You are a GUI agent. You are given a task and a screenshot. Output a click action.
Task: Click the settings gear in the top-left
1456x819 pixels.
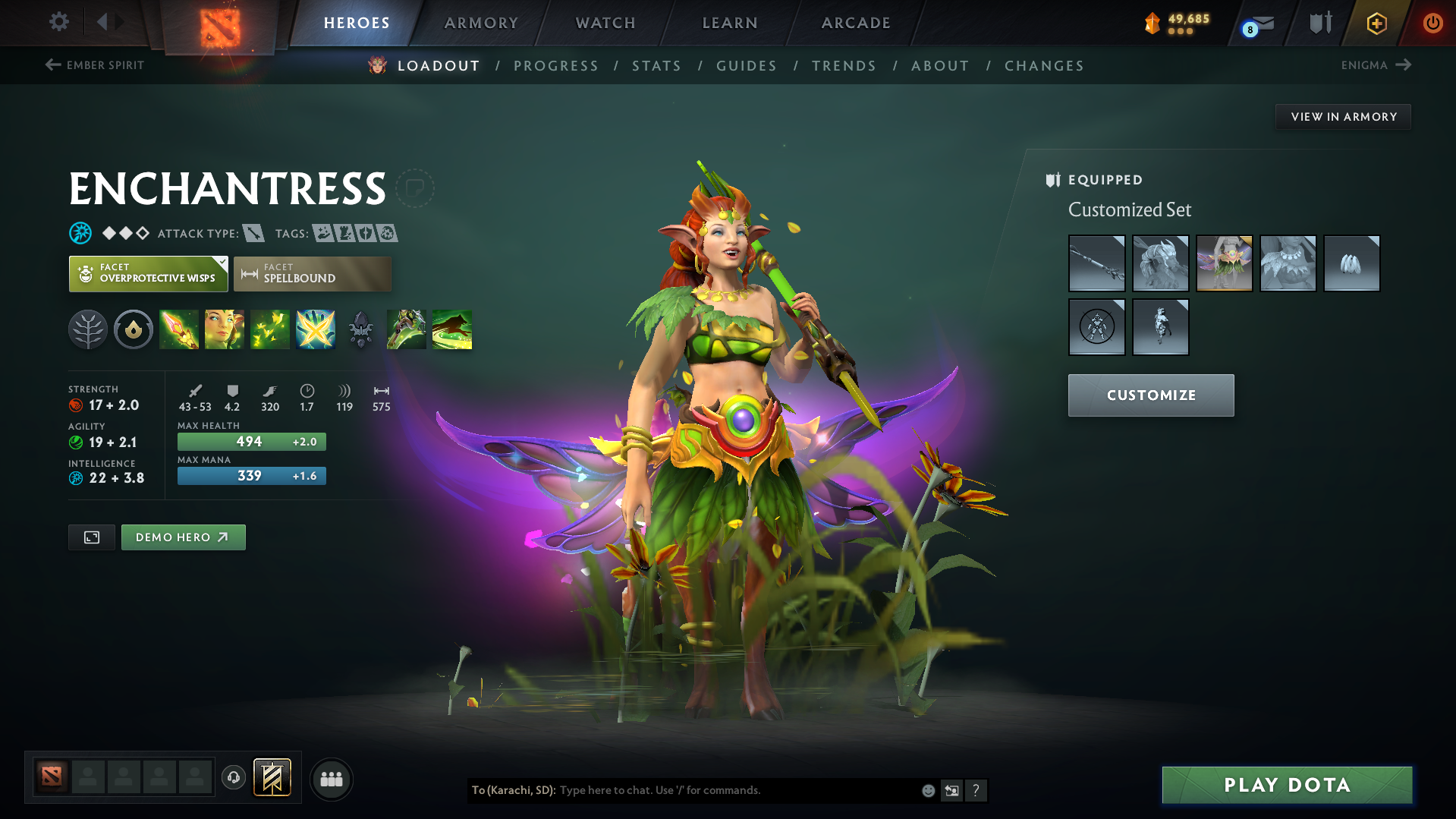(58, 22)
